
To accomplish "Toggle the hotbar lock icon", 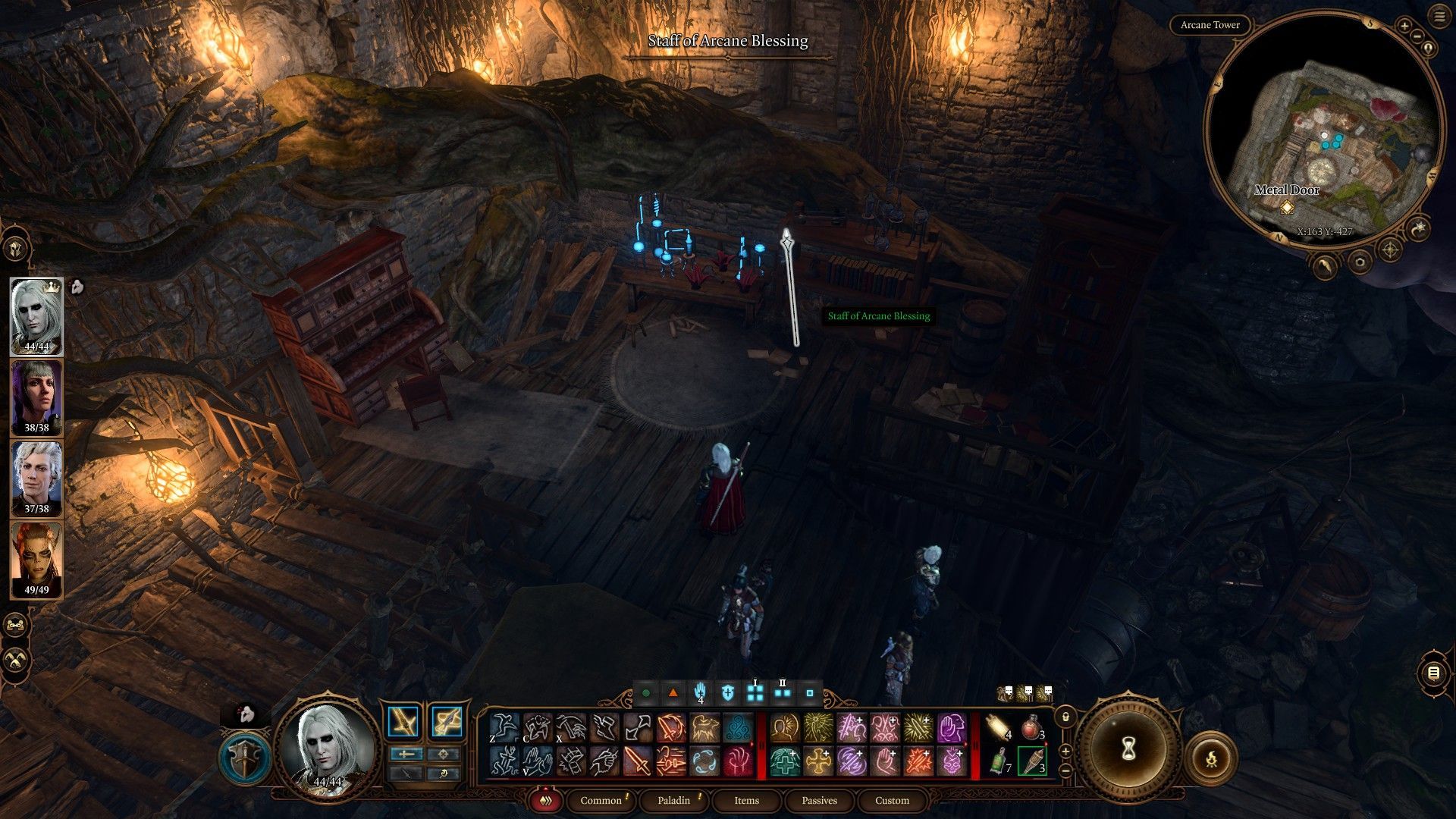I will (1065, 717).
